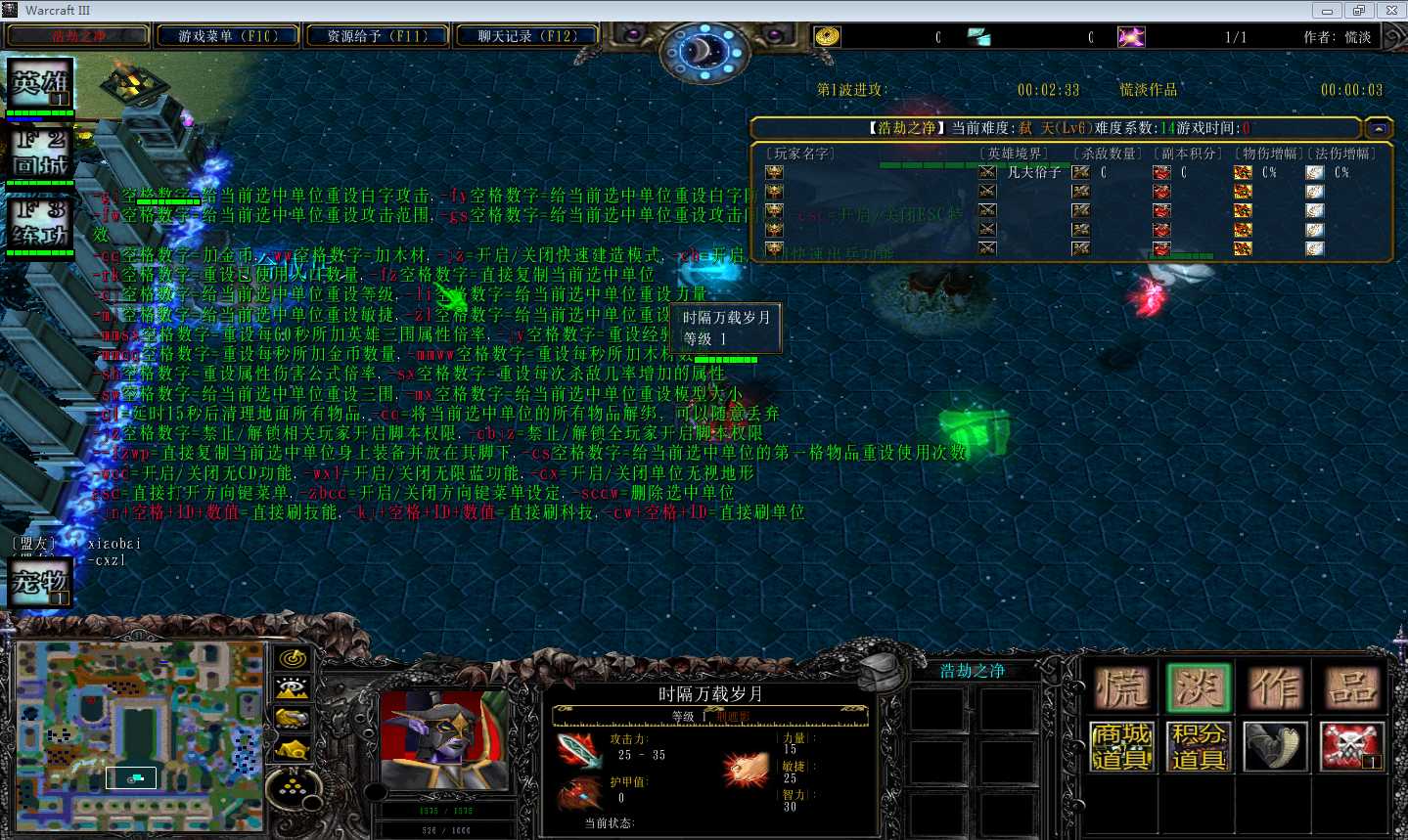The width and height of the screenshot is (1408, 840).
Task: Select the 宠物 pet icon
Action: tap(40, 582)
